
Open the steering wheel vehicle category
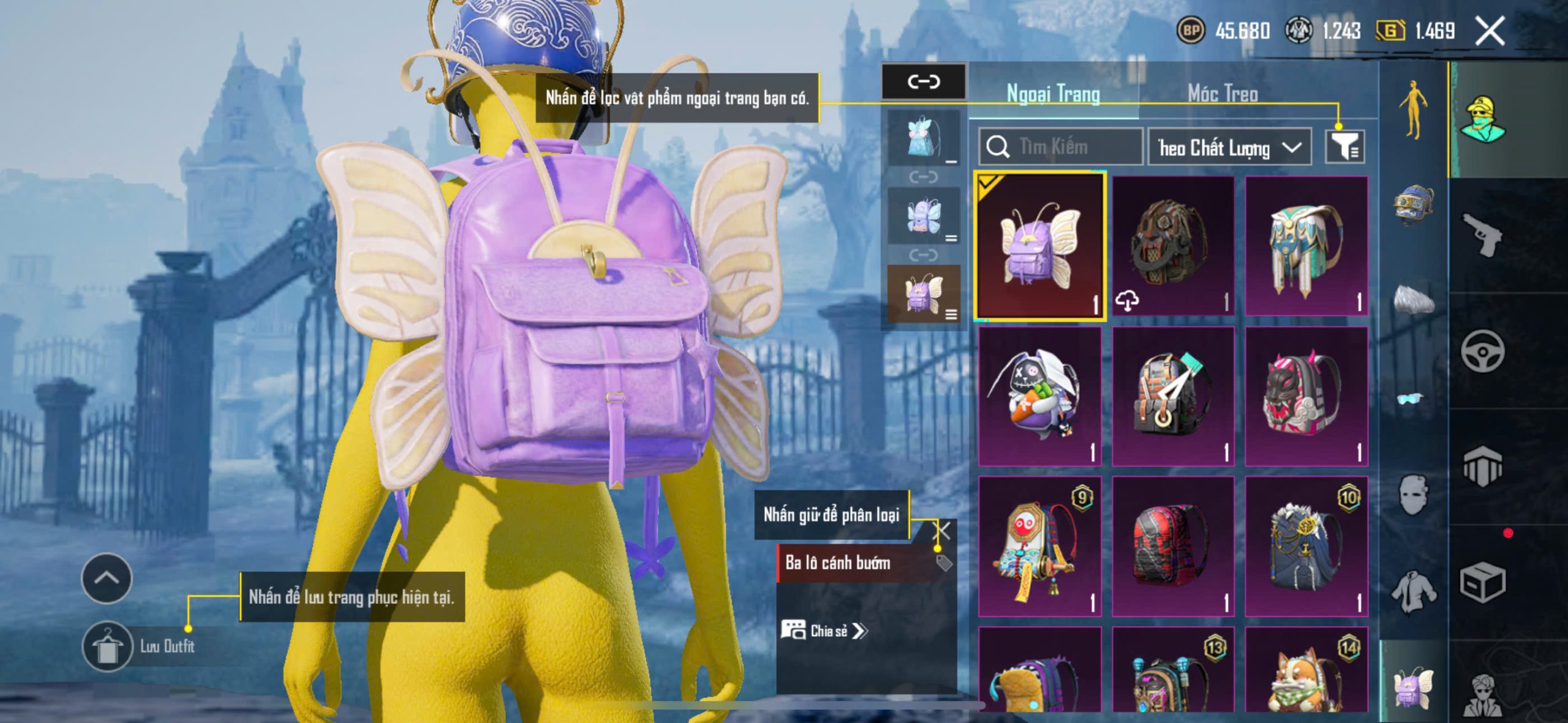[1482, 351]
